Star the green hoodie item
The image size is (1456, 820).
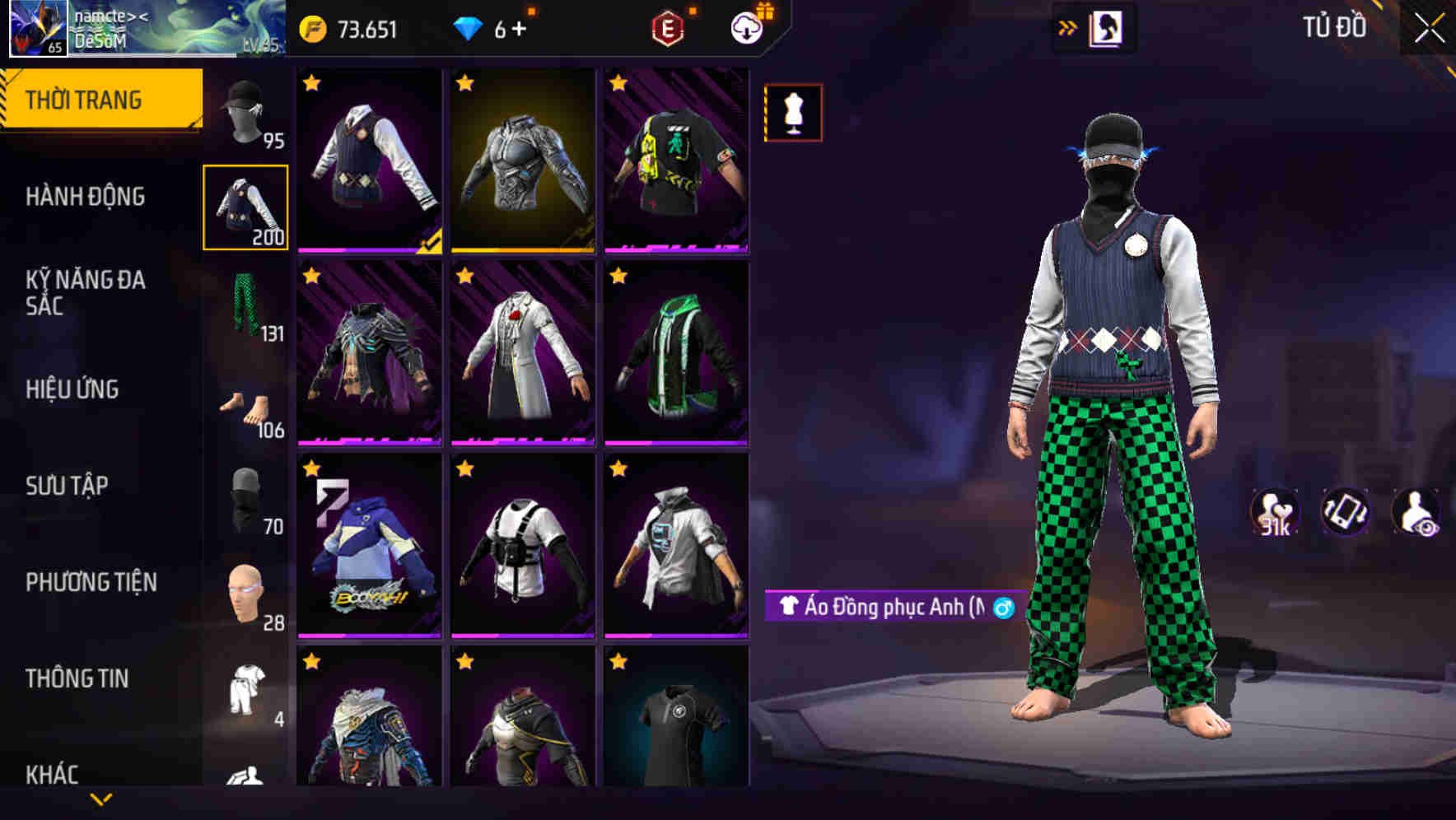click(618, 274)
